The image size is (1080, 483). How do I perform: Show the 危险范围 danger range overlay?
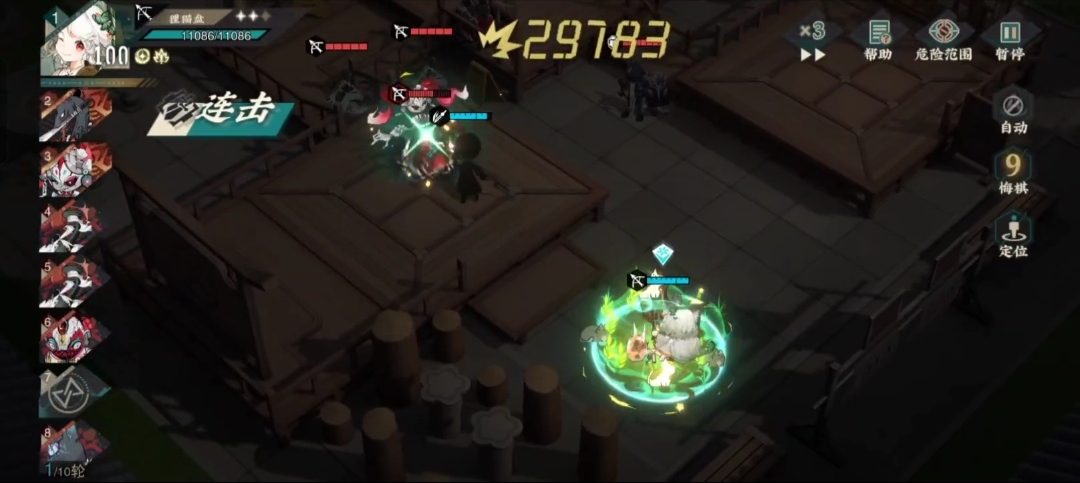pyautogui.click(x=944, y=39)
